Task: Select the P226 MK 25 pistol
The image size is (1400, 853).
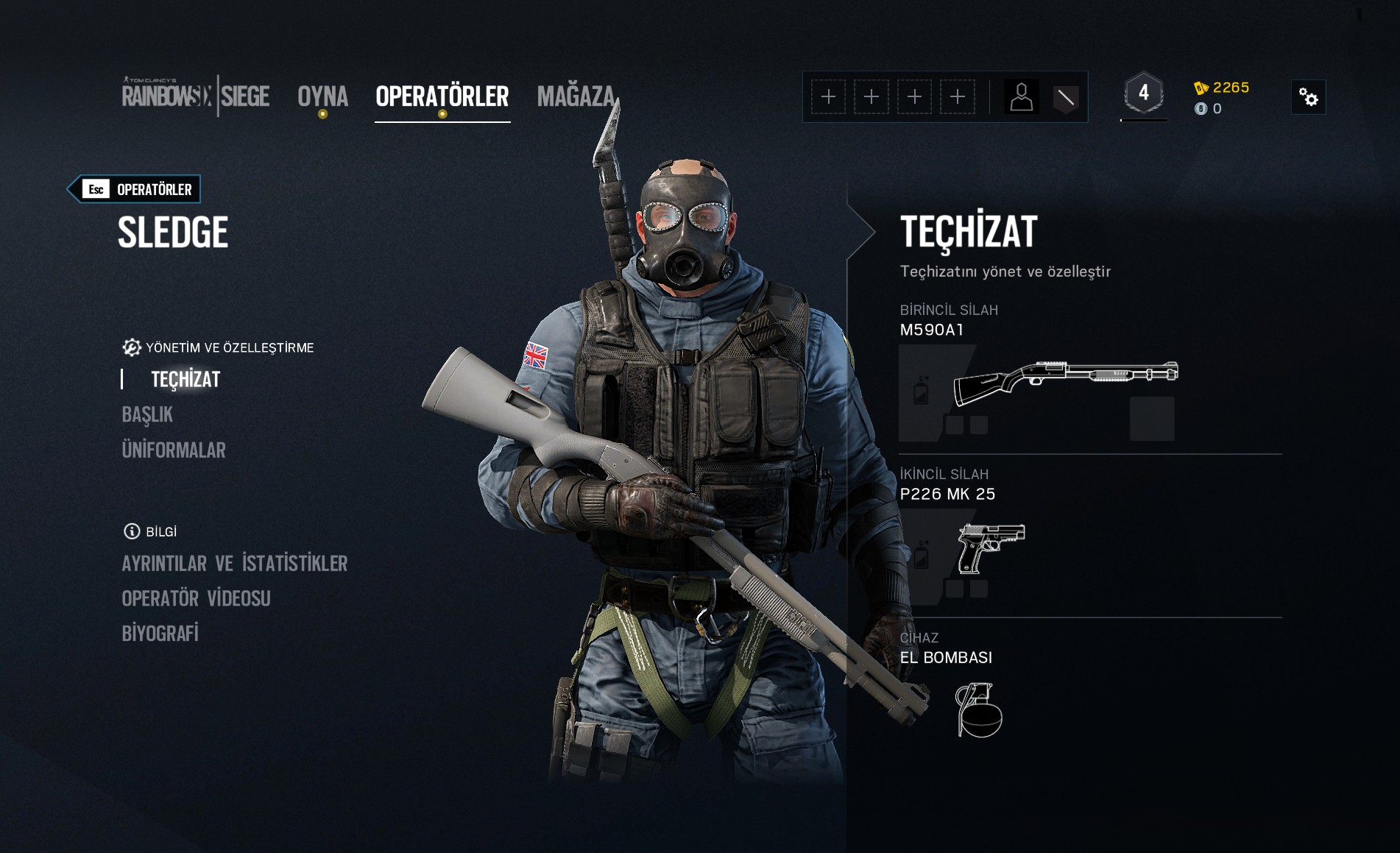Action: tap(991, 548)
